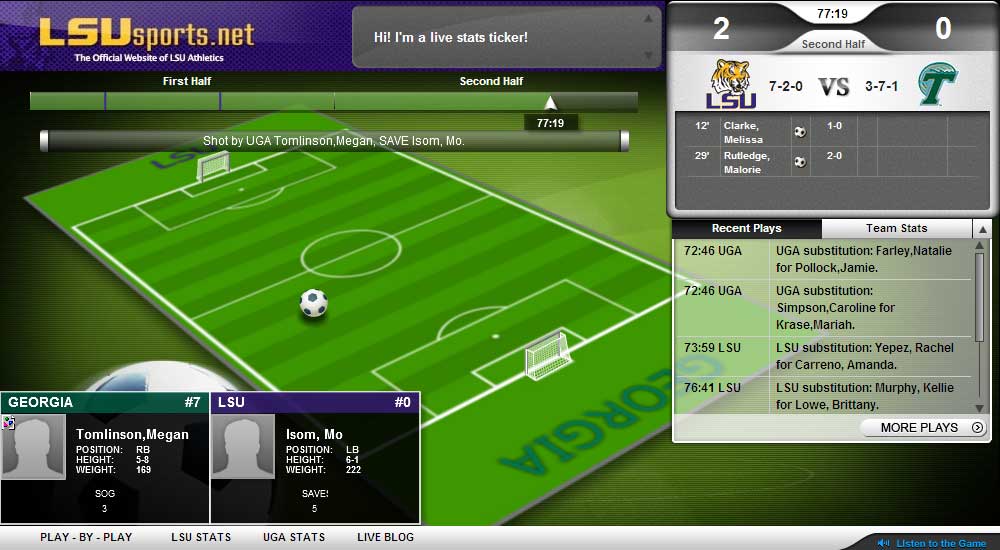Screen dimensions: 1000x550
Task: Click the live stats ticker's down arrow
Action: tap(648, 55)
